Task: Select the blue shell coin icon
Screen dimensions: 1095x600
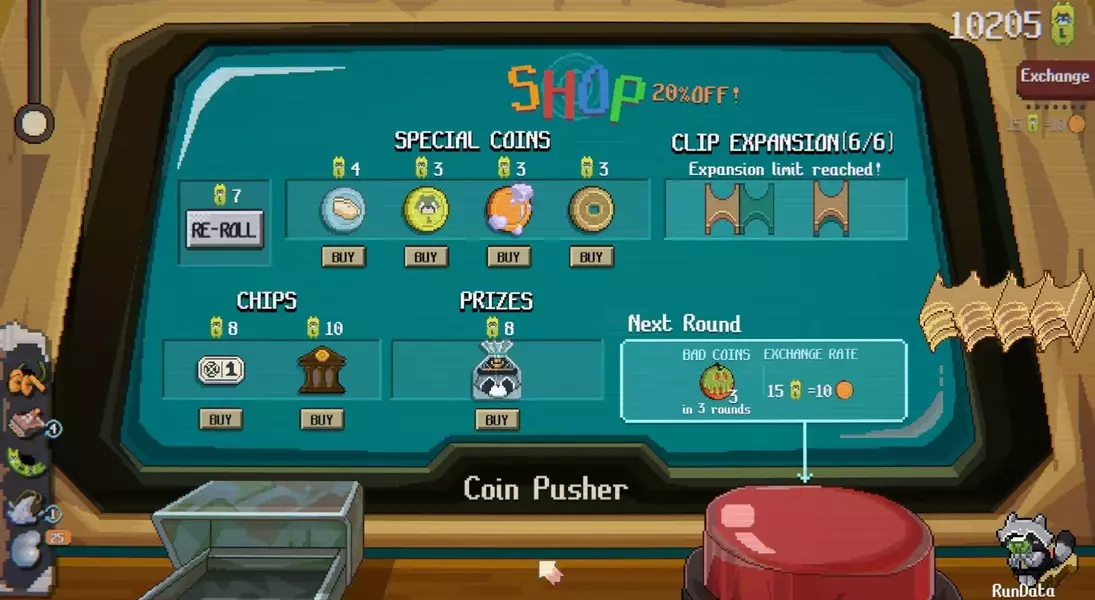Action: tap(342, 211)
